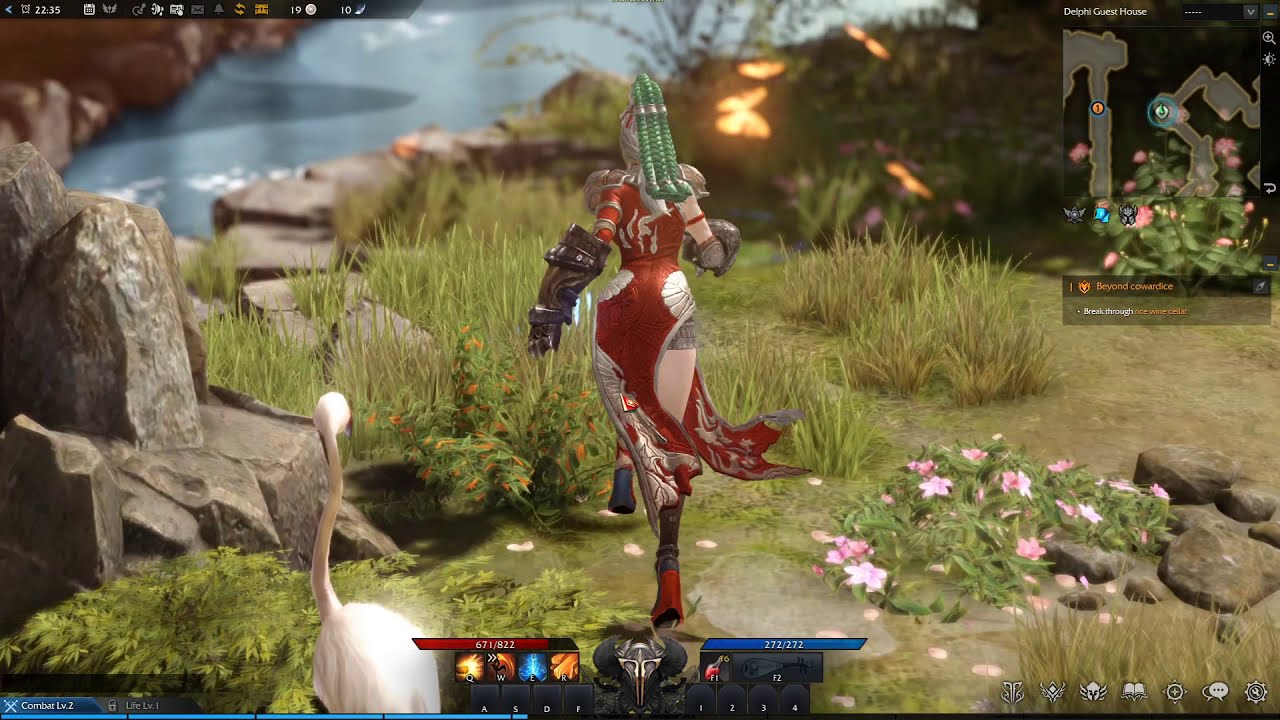Click the rice wine cellar quest link
The image size is (1280, 720).
pos(1161,310)
